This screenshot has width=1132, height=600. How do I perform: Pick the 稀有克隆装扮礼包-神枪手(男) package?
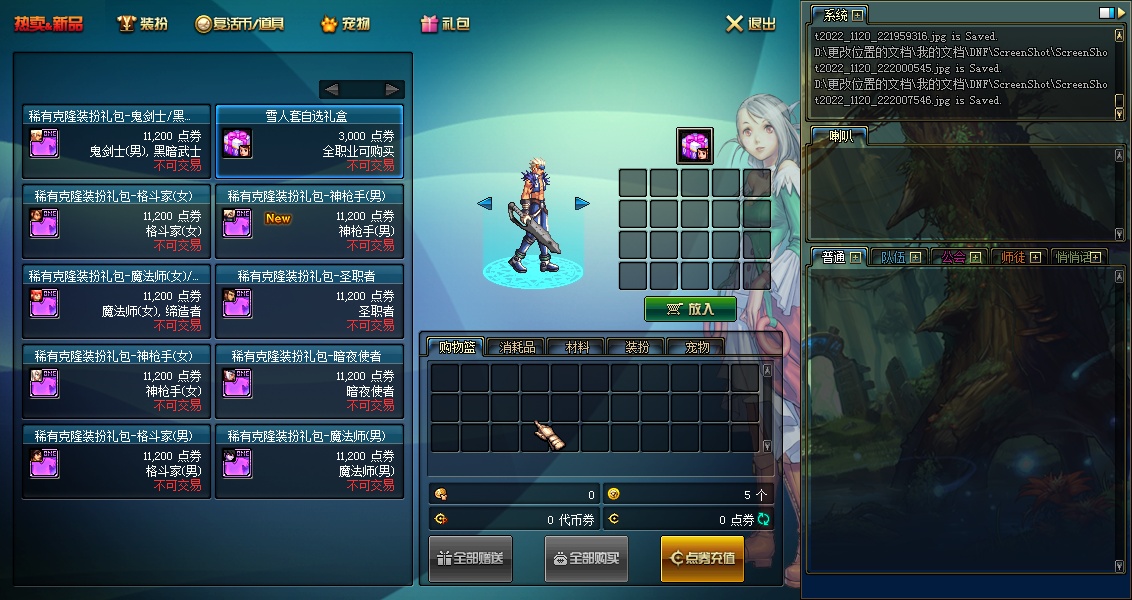(x=309, y=221)
